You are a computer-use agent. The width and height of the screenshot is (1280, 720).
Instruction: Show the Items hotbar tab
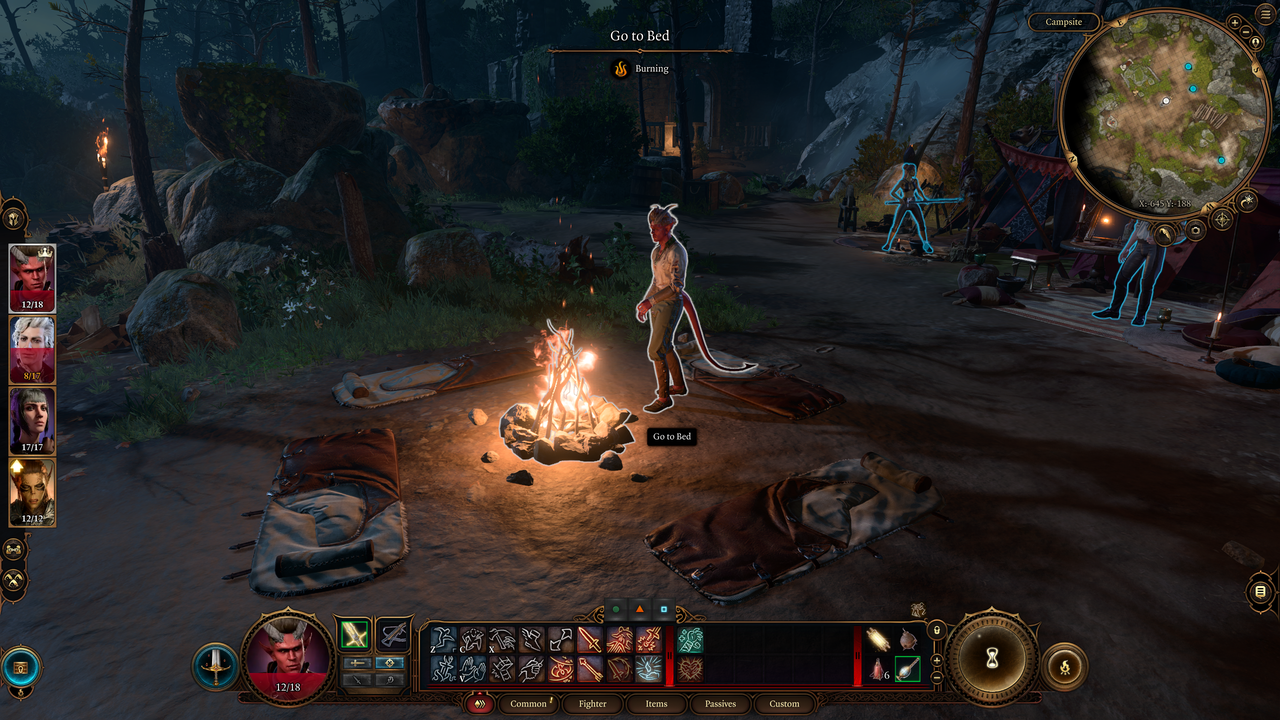[x=656, y=704]
